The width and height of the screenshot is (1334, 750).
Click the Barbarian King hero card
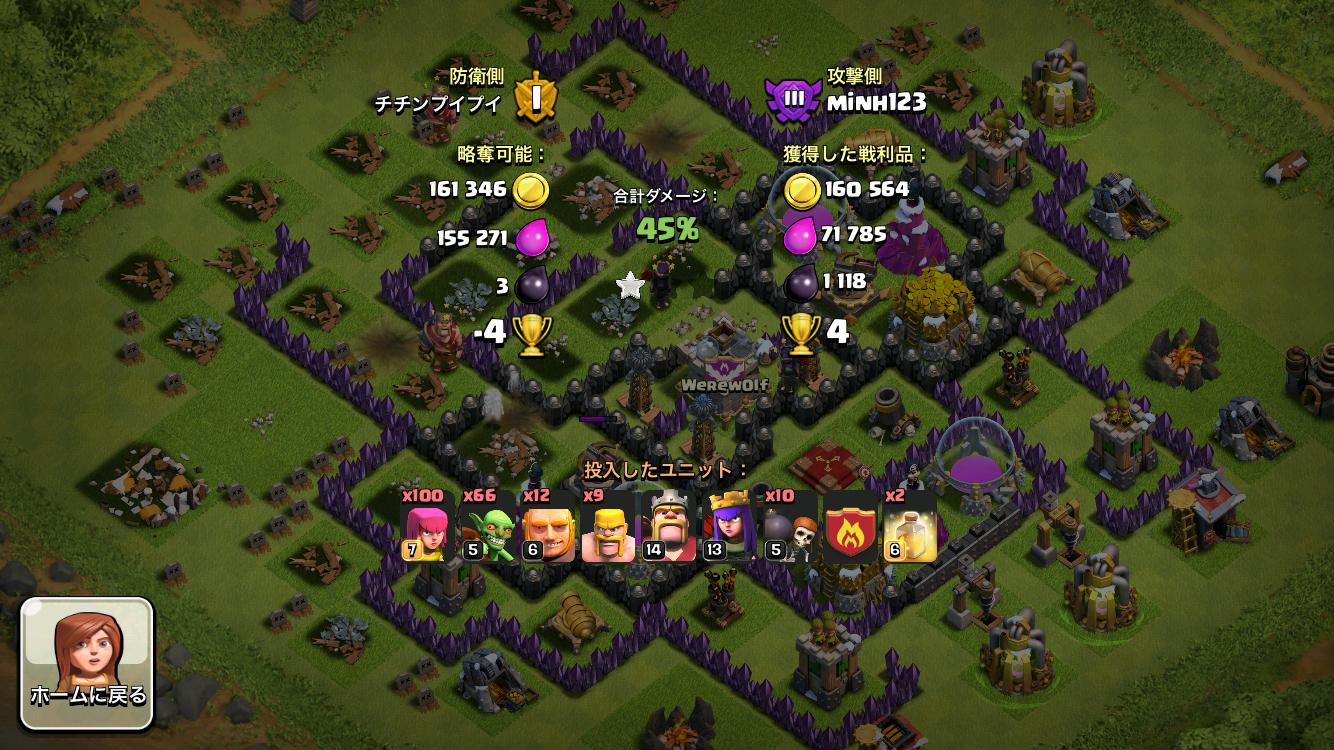pyautogui.click(x=668, y=526)
